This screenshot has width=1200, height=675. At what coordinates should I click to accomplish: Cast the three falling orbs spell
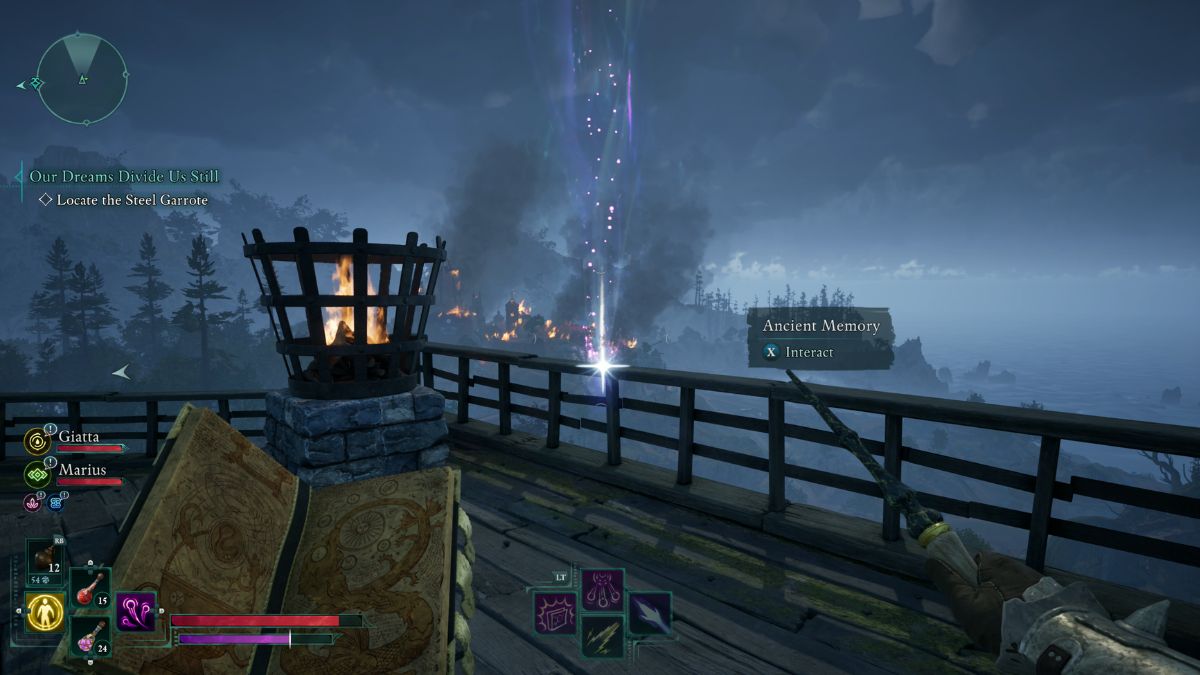[x=603, y=588]
